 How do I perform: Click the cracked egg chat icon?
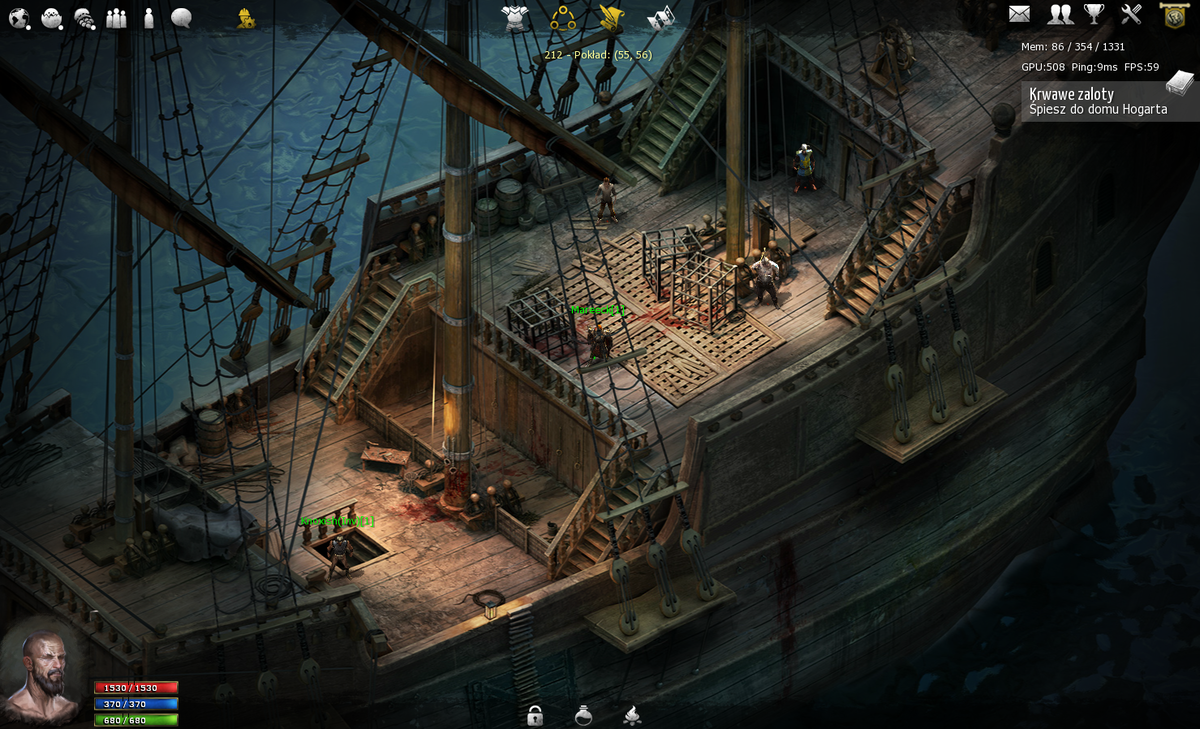tap(52, 17)
